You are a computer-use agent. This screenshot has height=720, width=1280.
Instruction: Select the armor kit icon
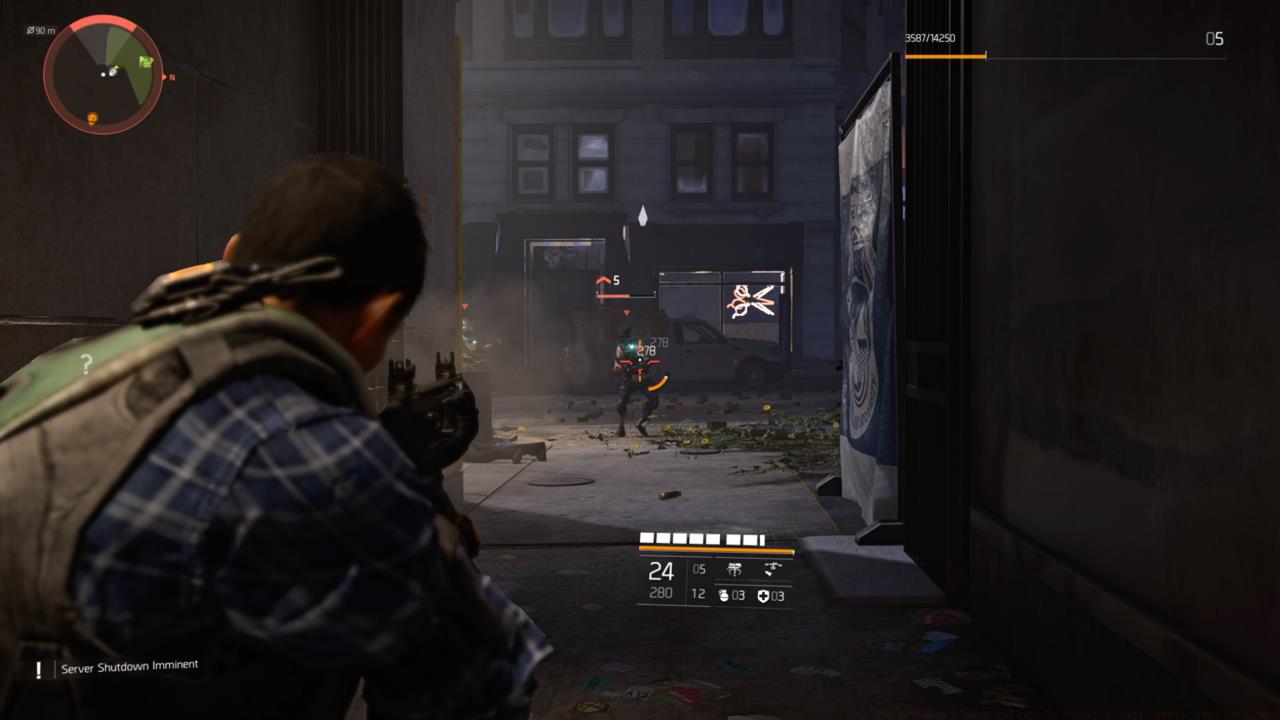pos(764,596)
